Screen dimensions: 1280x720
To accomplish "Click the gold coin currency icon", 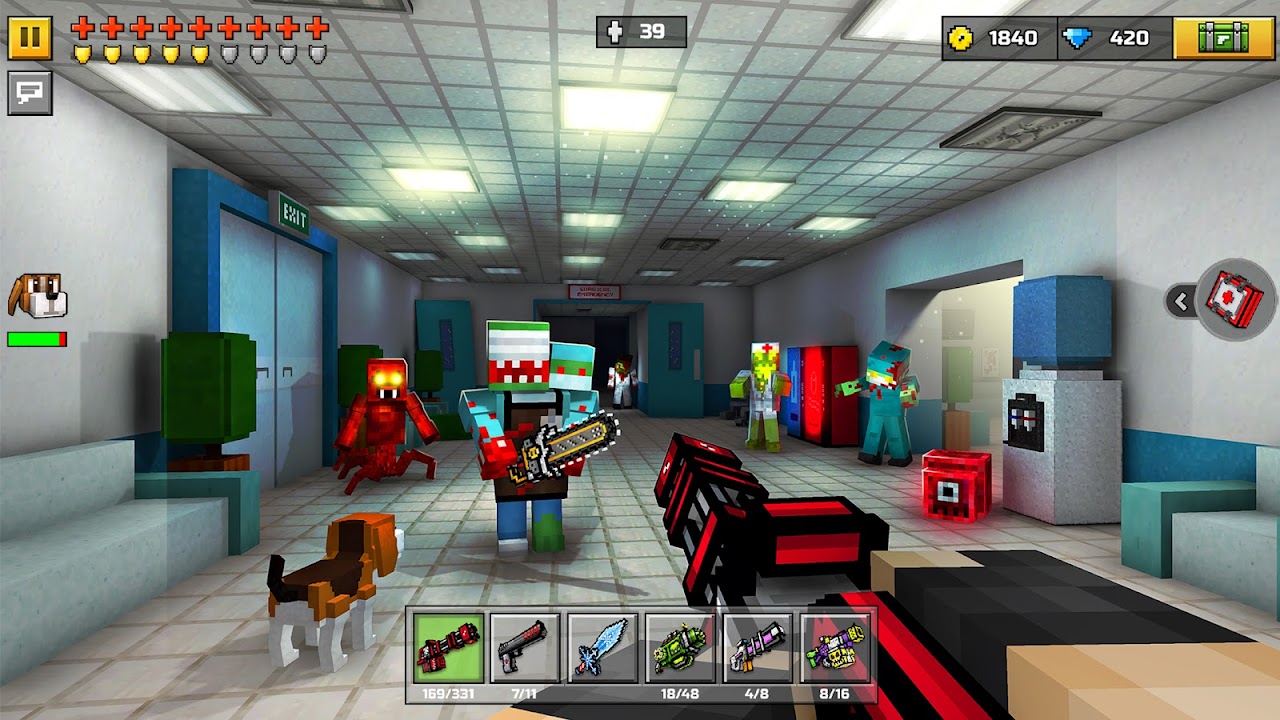I will [x=962, y=38].
